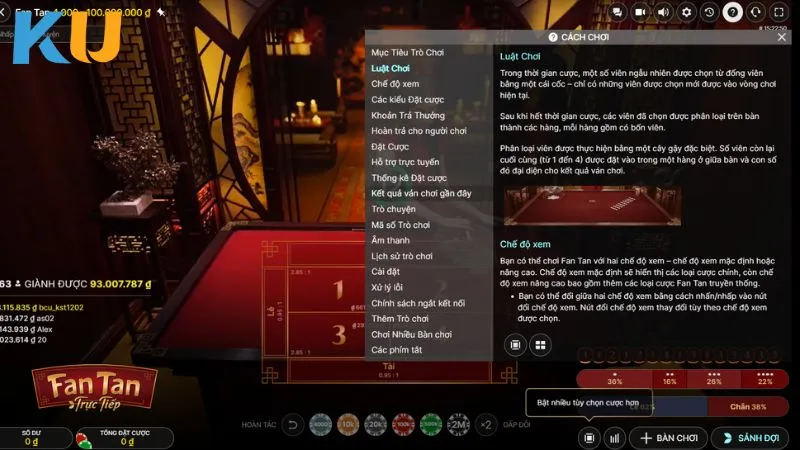Click the sound speaker icon
800x450 pixels.
tap(663, 12)
